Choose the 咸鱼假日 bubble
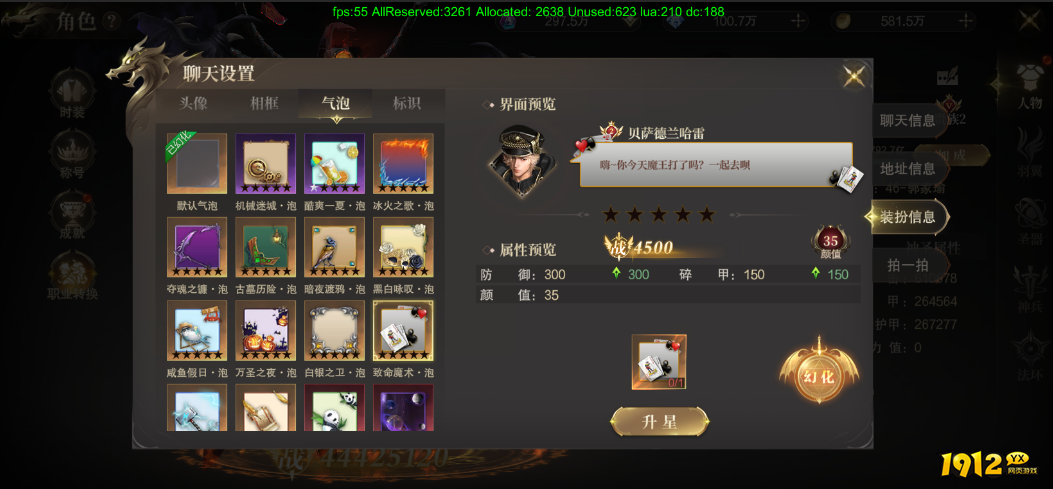This screenshot has height=489, width=1053. coord(197,331)
